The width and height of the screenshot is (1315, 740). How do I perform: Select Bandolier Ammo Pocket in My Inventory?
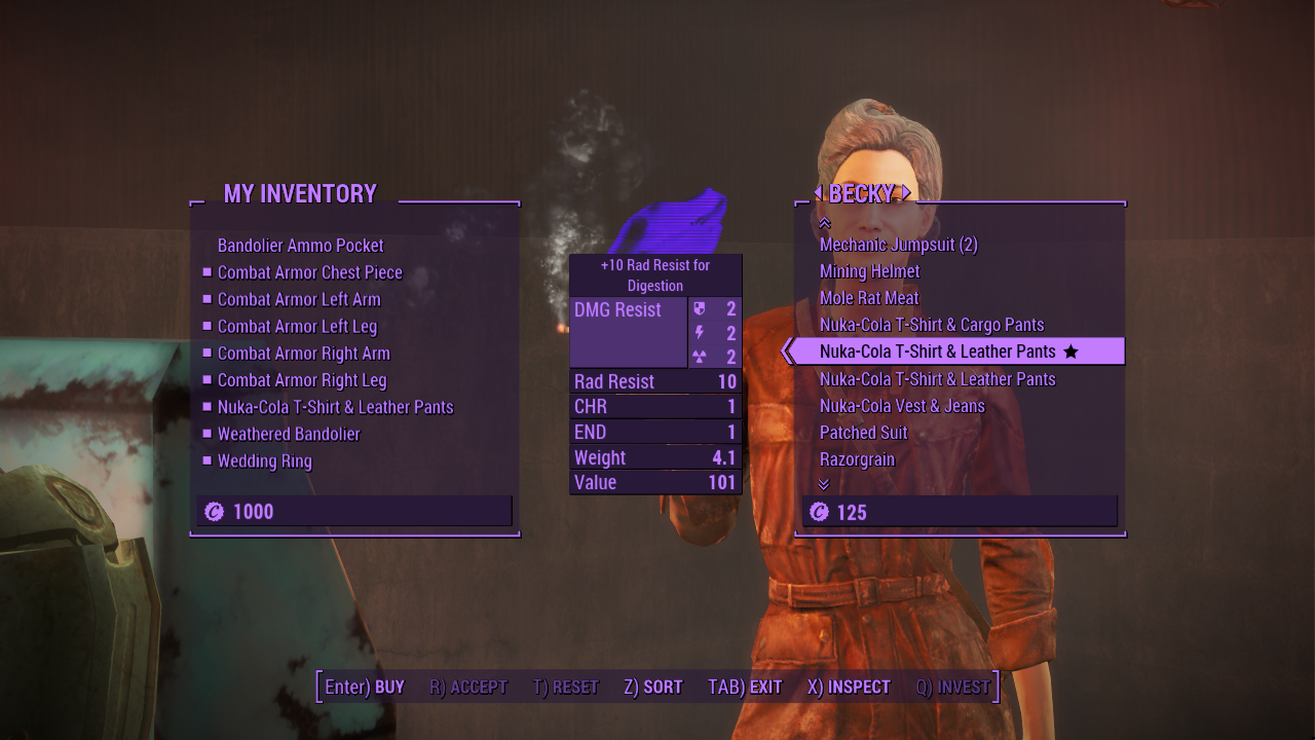click(300, 246)
